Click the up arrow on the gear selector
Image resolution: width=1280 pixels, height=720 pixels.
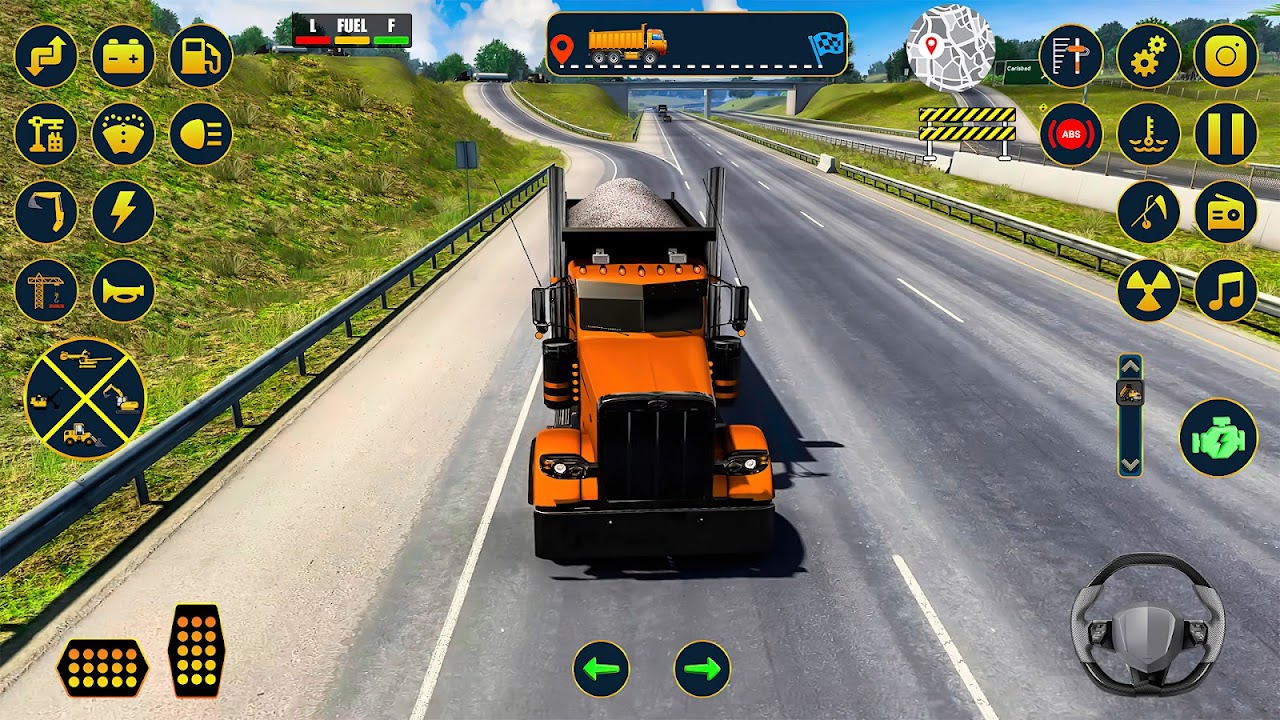[1130, 366]
